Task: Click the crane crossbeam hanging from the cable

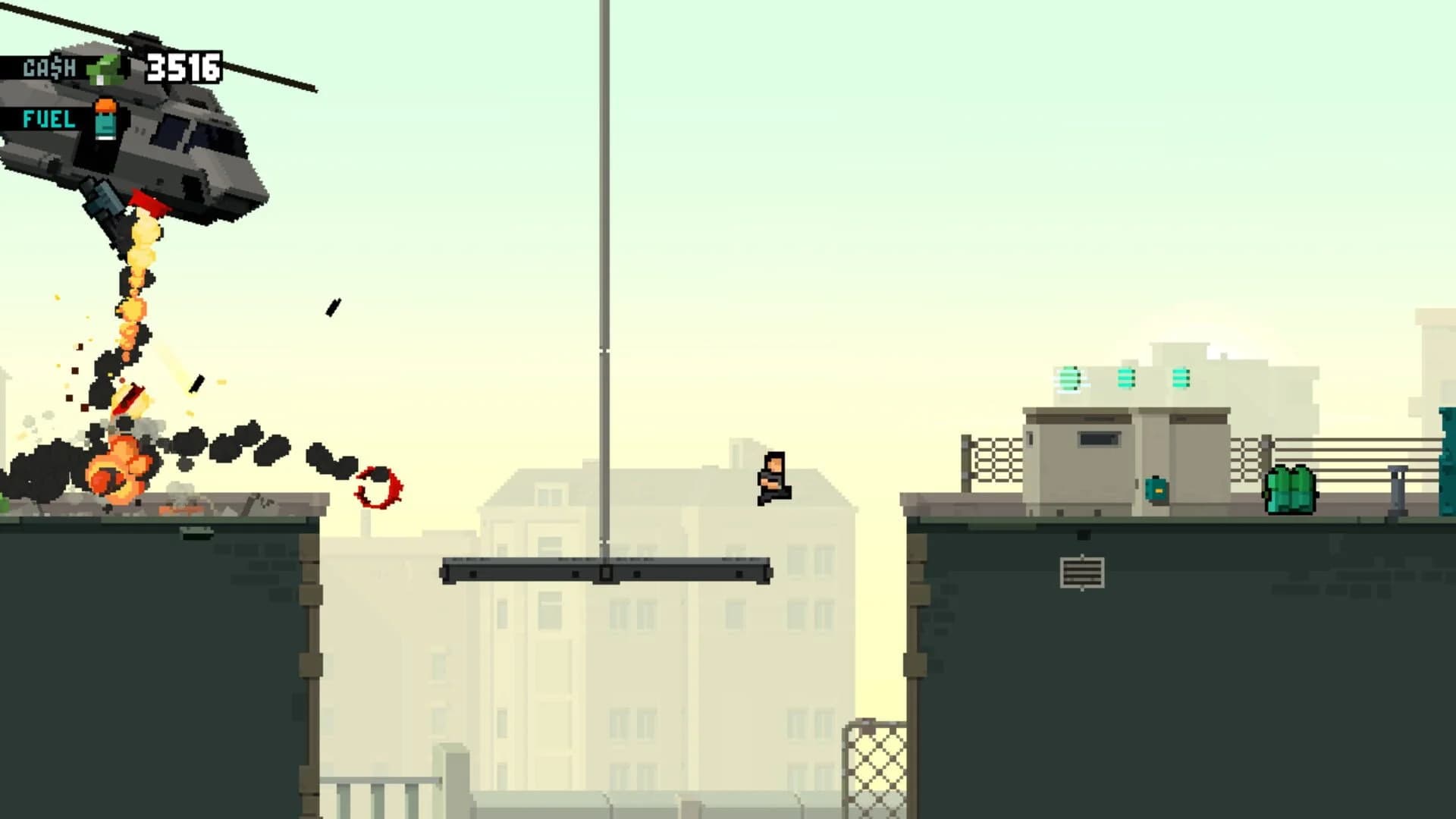Action: pos(607,570)
